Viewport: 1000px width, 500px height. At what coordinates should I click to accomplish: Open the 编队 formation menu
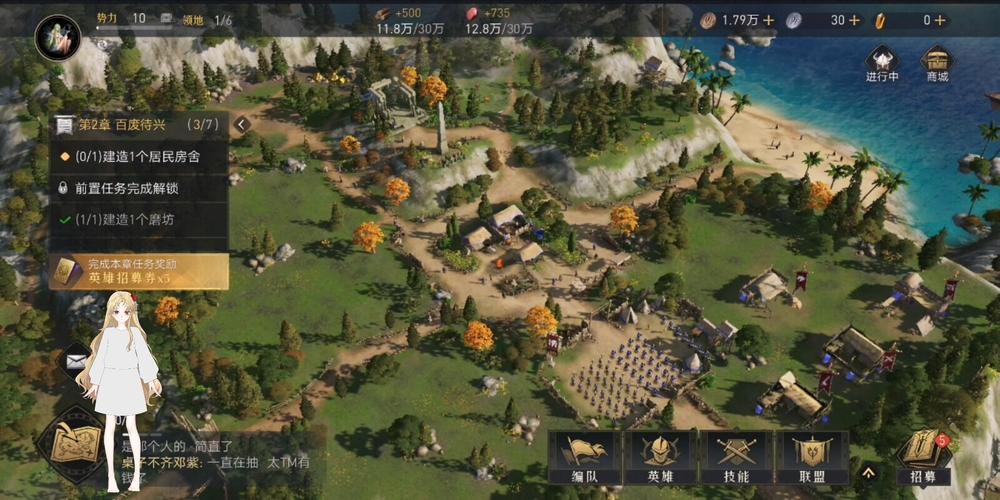[585, 458]
